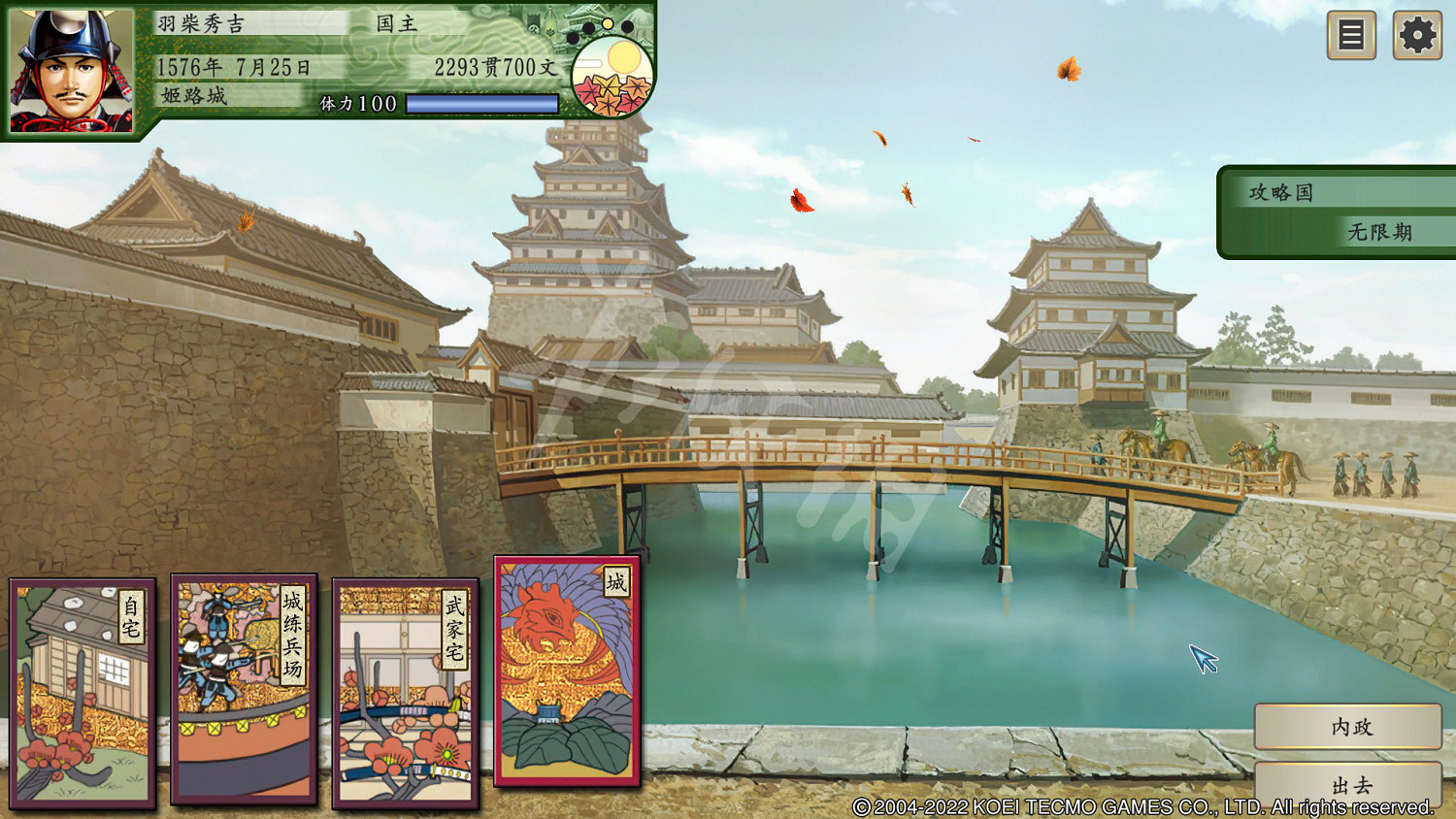
Task: Toggle the highlighted yellow moon-phase dot
Action: coord(608,24)
